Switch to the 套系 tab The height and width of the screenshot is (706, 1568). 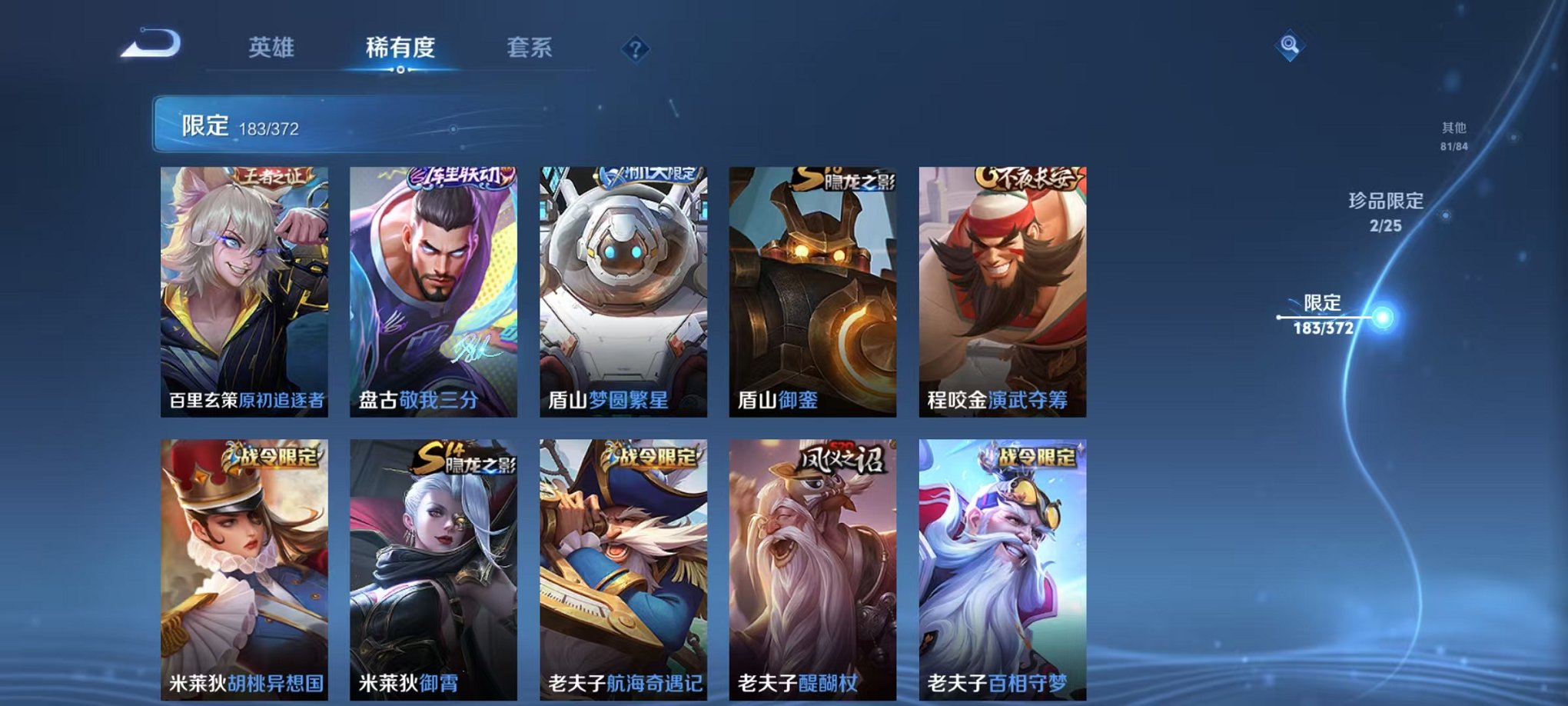click(x=530, y=48)
